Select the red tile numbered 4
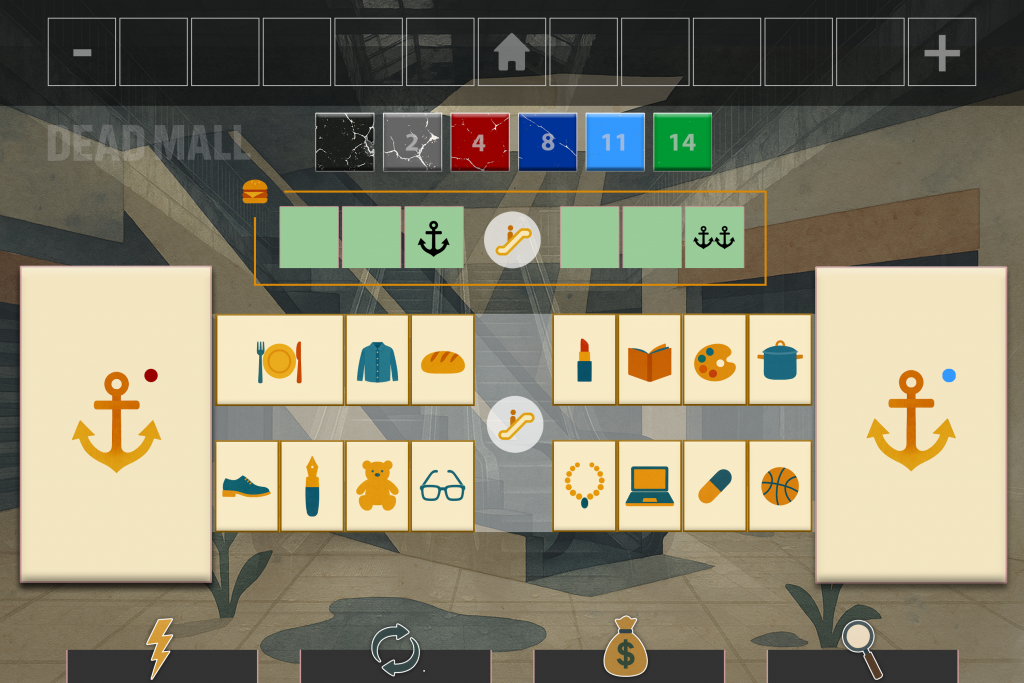Screen dimensions: 1024x683 click(479, 142)
